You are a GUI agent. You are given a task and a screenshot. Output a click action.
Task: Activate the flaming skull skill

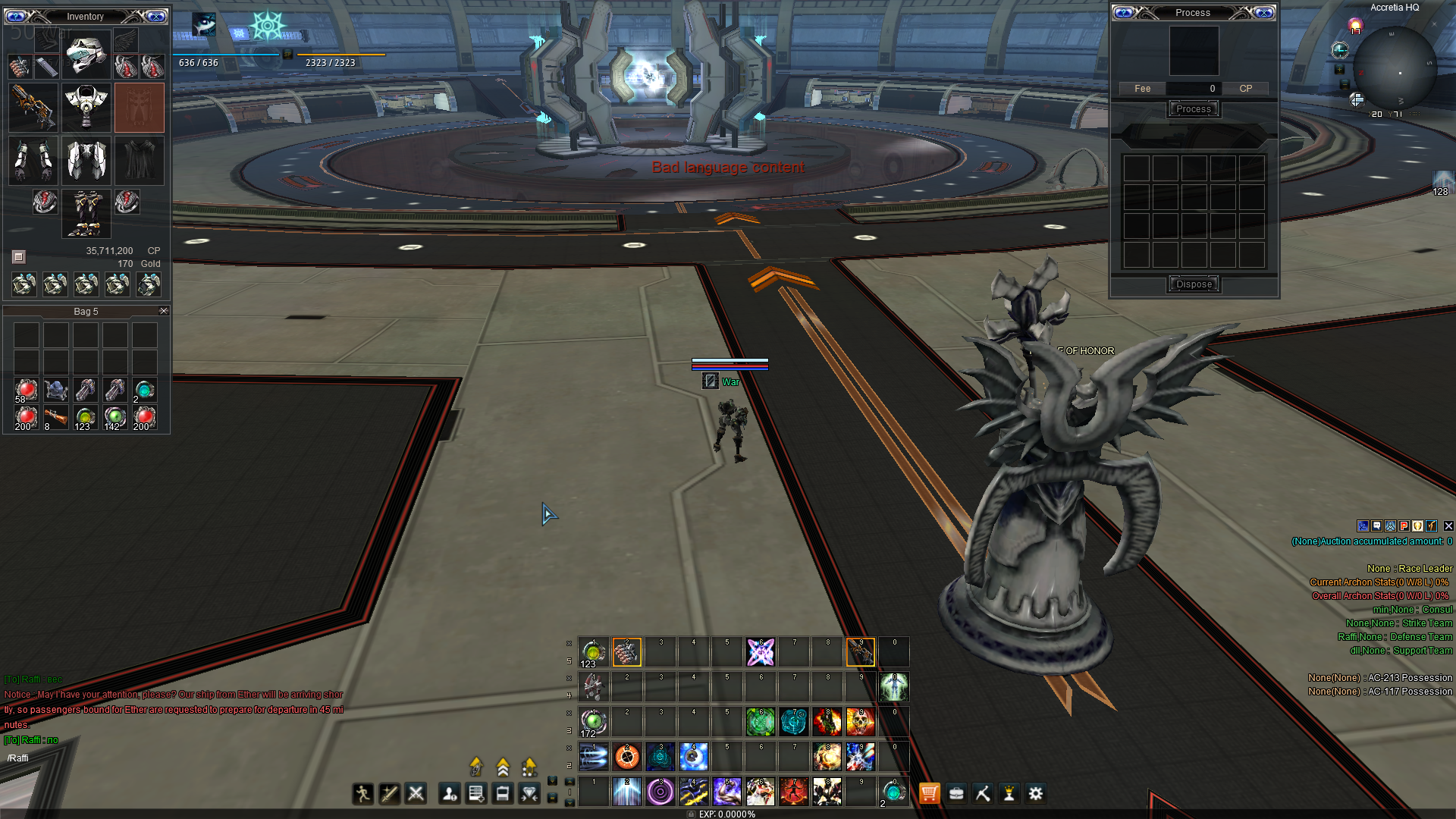861,721
